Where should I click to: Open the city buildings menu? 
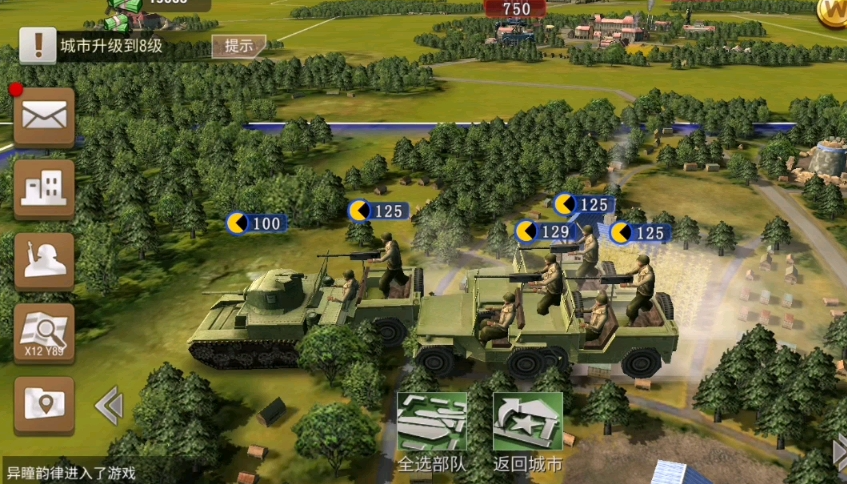(44, 188)
